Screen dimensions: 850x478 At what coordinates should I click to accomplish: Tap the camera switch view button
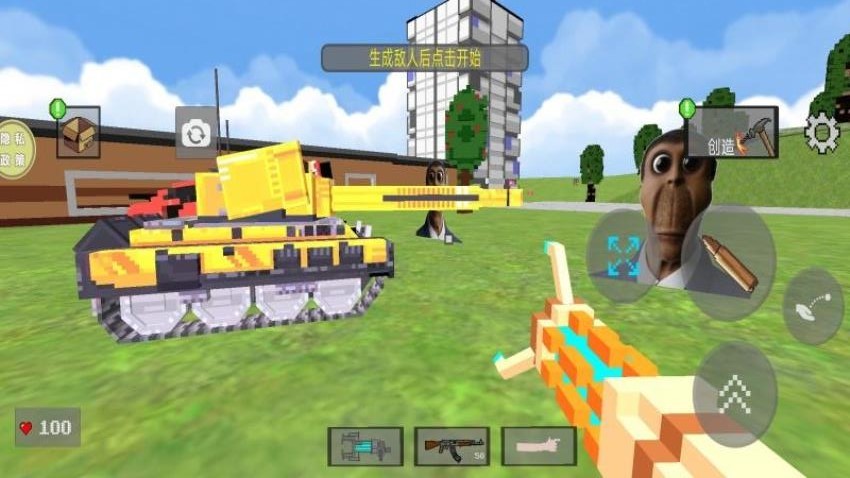pos(197,133)
